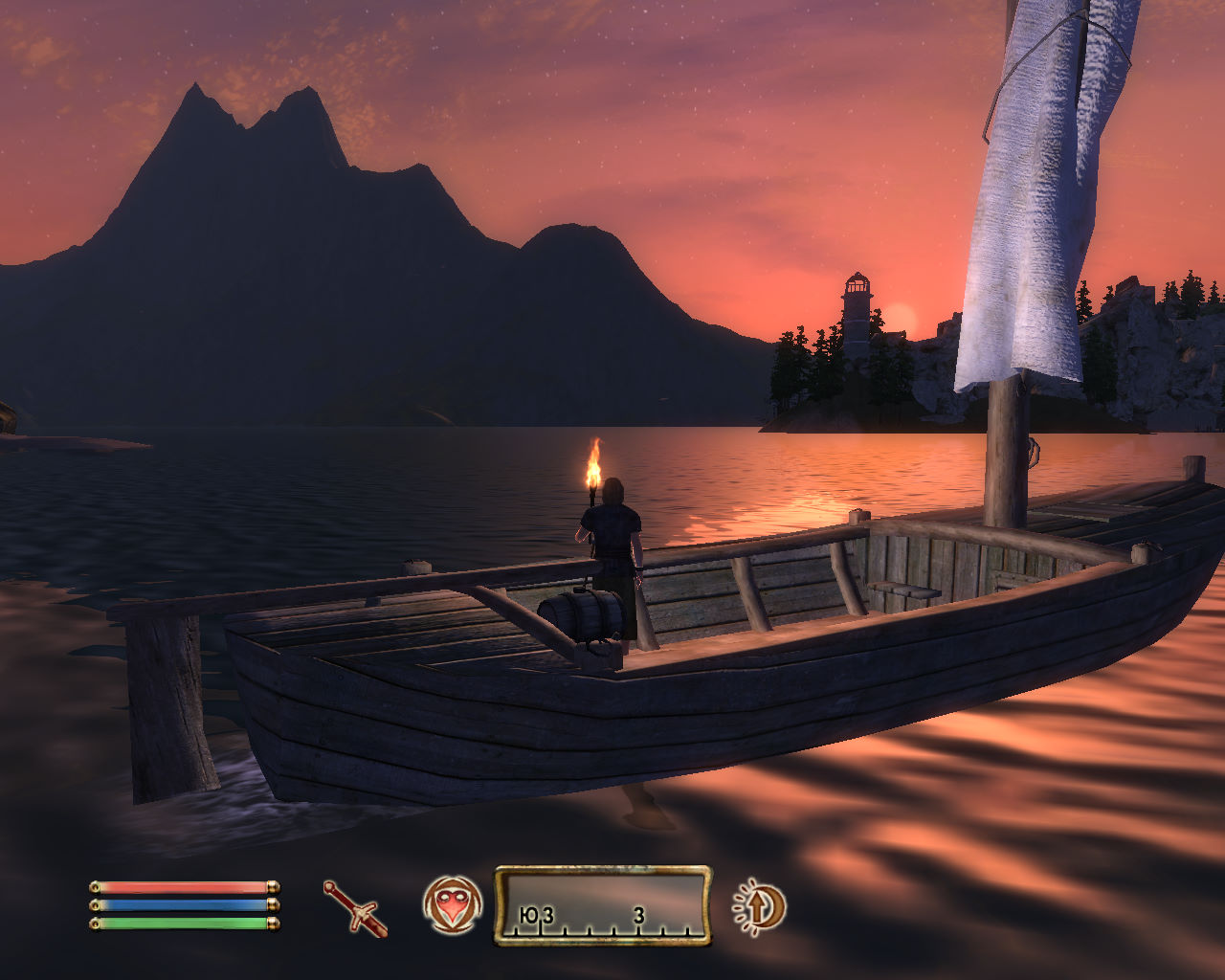Select the heart-shaped healing spell icon
This screenshot has height=980, width=1225.
(452, 904)
